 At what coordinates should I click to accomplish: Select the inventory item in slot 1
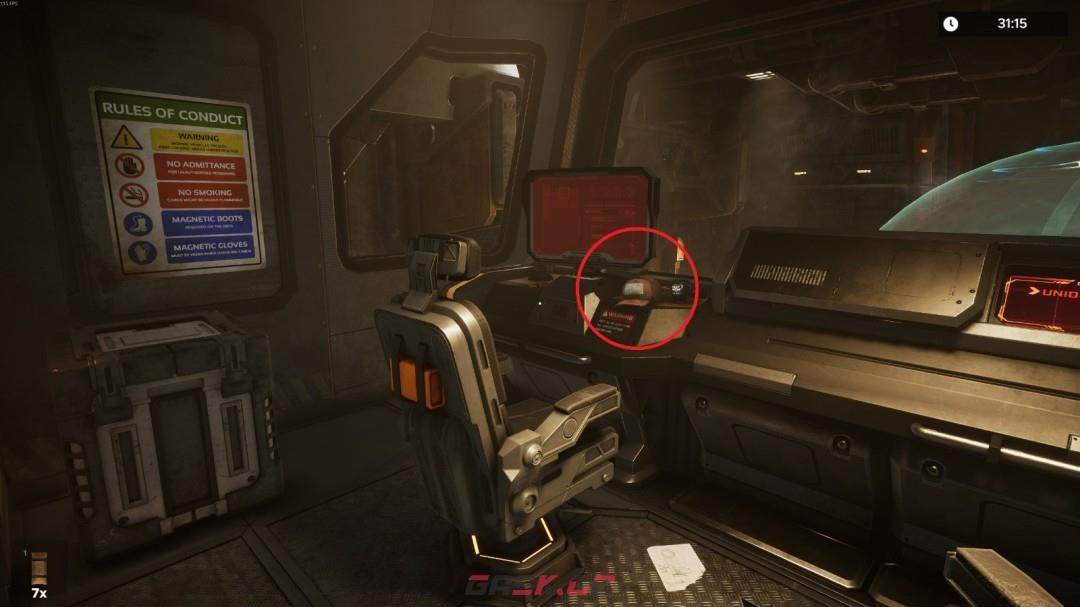tap(39, 568)
